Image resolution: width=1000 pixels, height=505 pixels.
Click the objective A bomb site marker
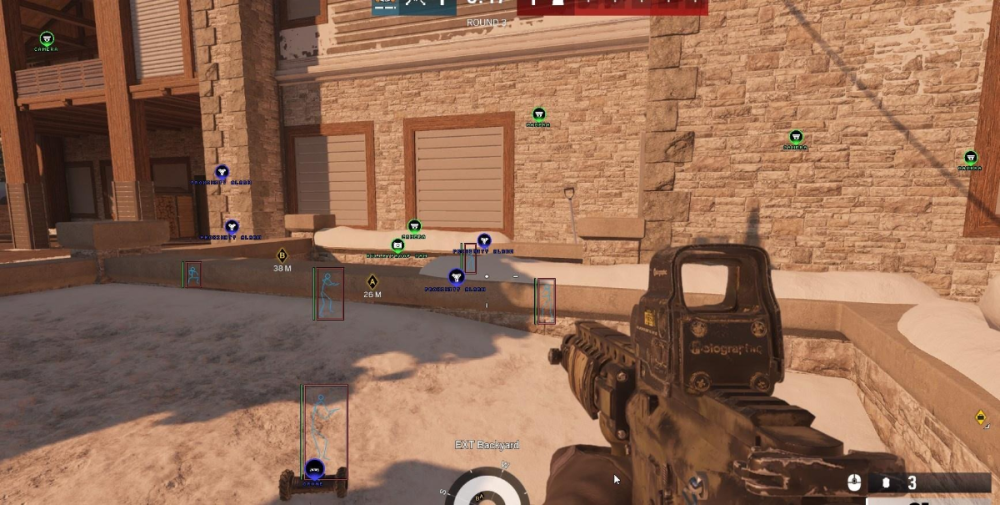coord(372,281)
